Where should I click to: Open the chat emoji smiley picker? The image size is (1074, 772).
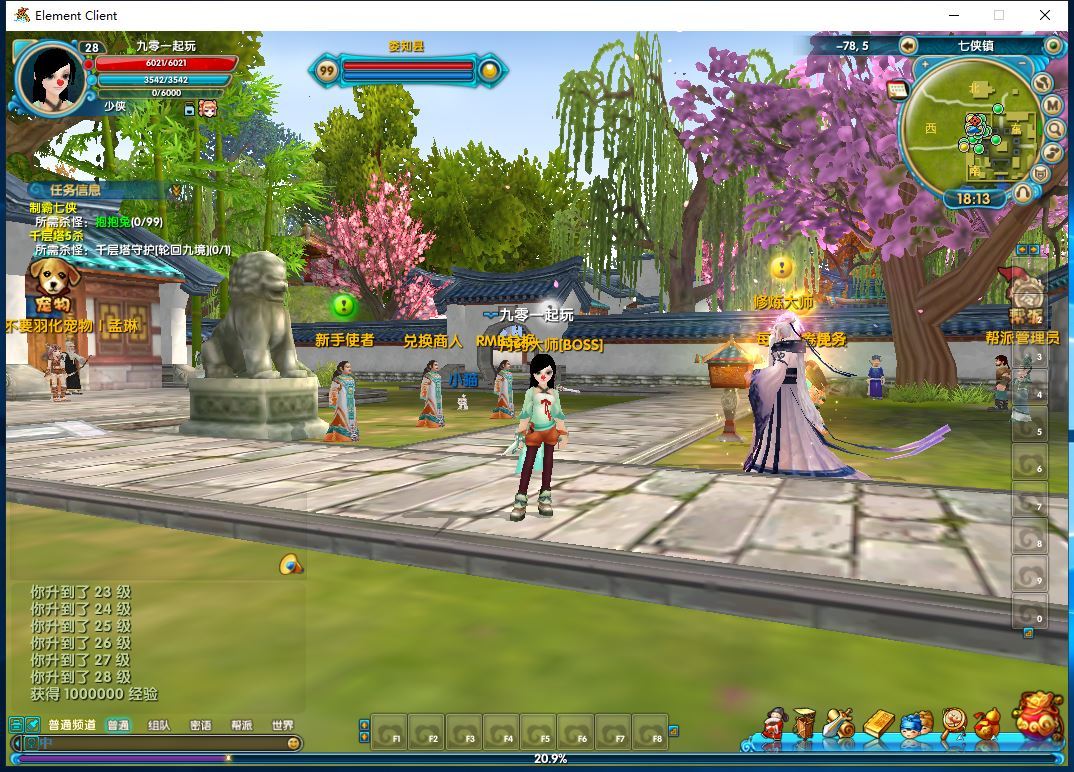click(293, 743)
